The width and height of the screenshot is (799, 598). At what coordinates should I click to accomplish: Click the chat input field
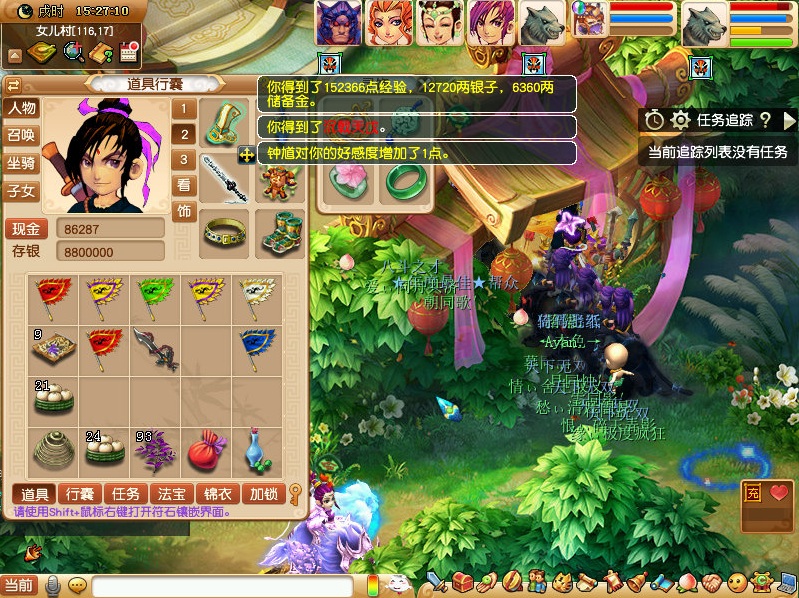click(x=222, y=586)
